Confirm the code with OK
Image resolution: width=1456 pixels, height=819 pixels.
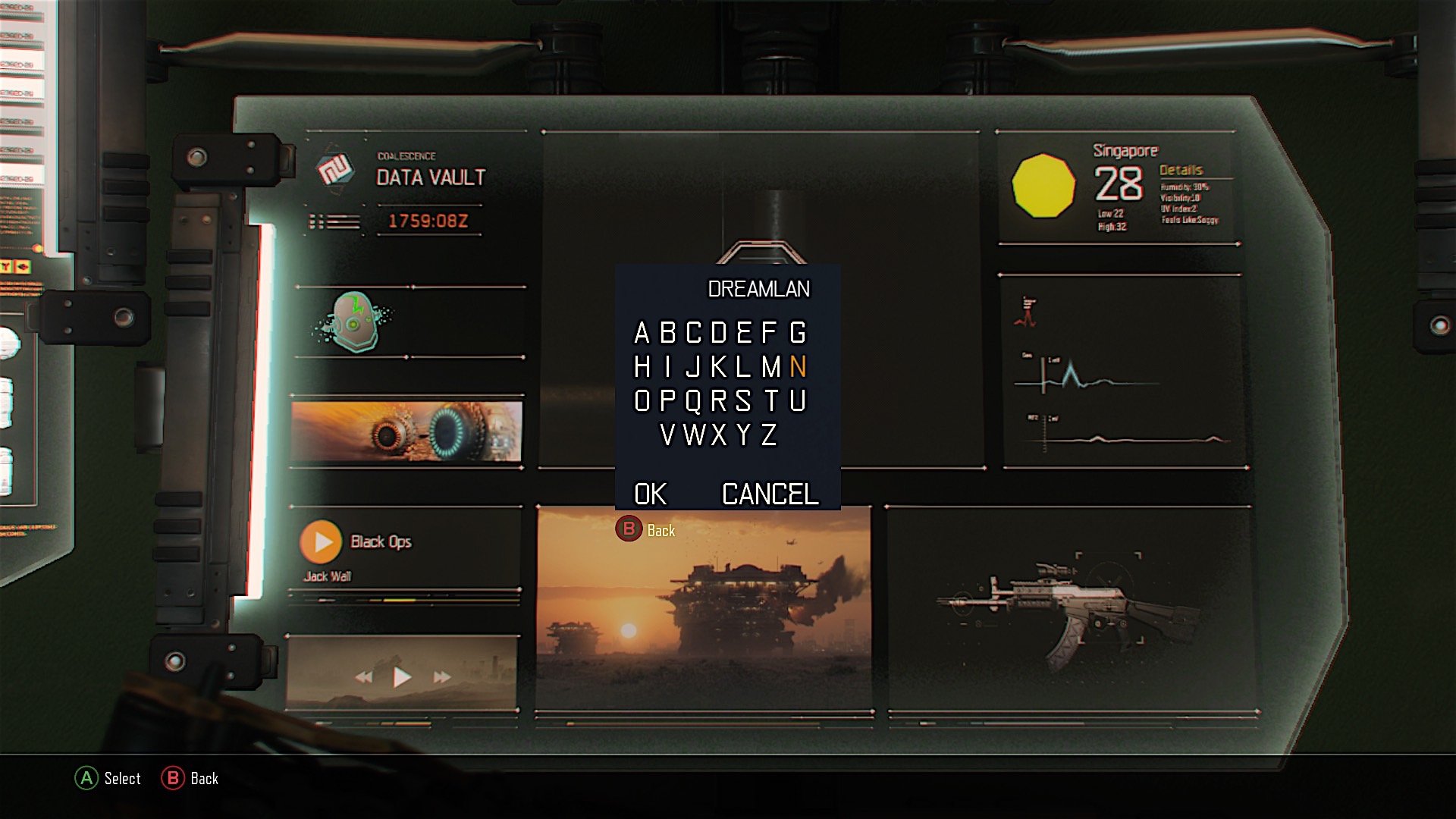click(650, 494)
